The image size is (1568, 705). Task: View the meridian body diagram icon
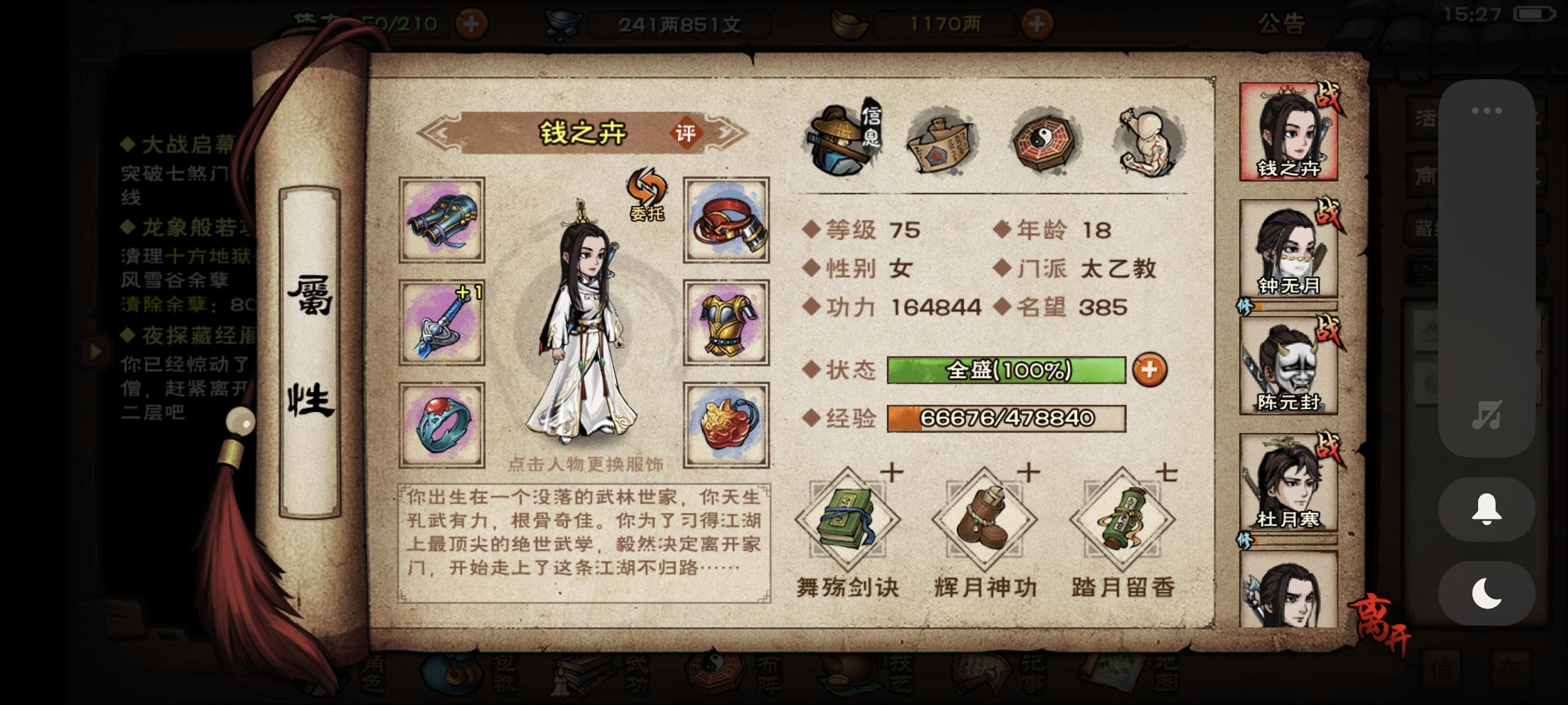tap(1148, 139)
